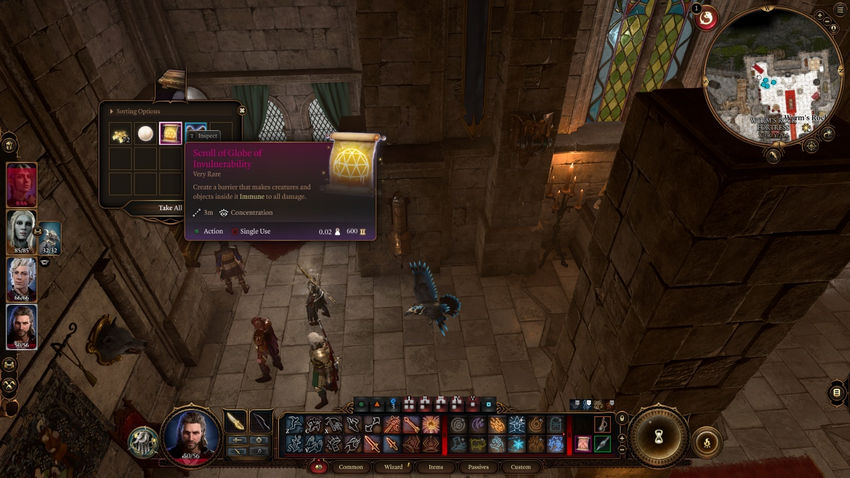Viewport: 850px width, 478px height.
Task: Select the Scroll of Globe of Invulnerability
Action: pos(171,134)
